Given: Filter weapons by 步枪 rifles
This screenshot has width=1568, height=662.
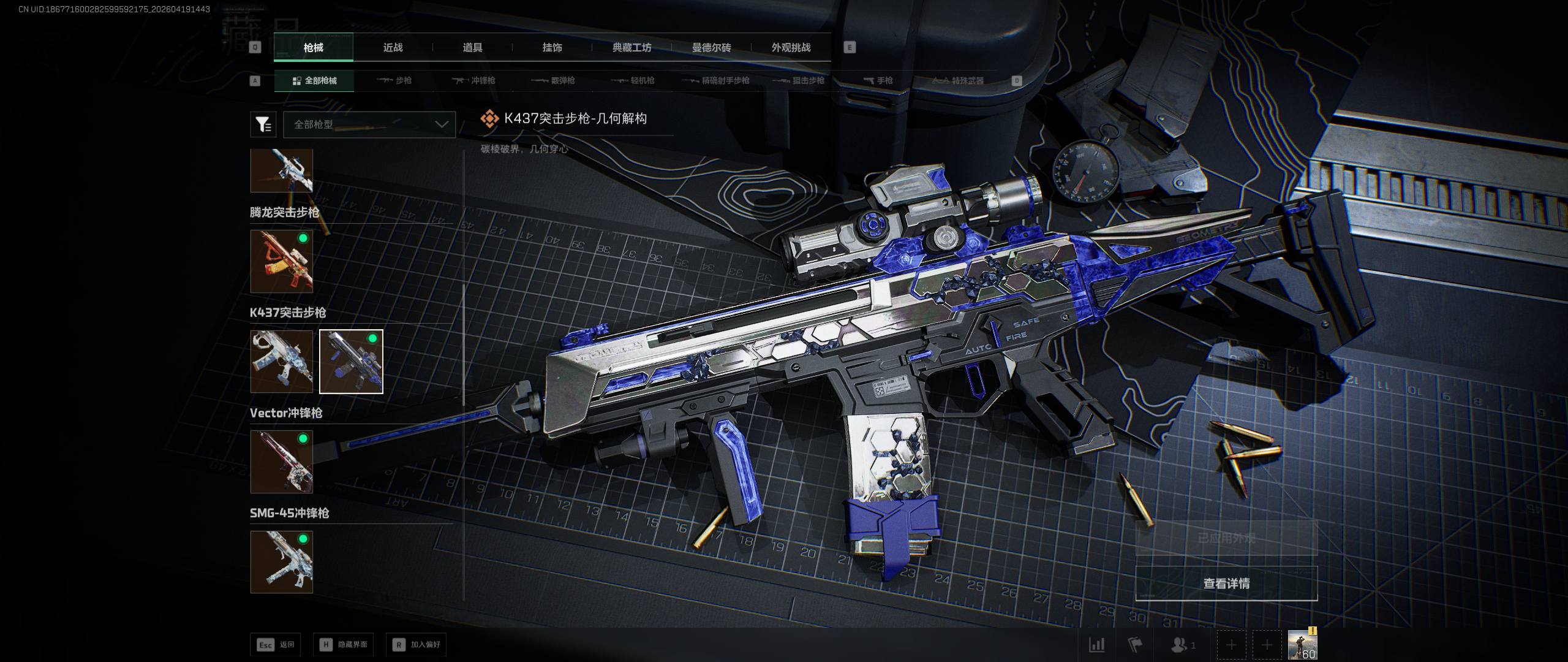Looking at the screenshot, I should [x=394, y=81].
